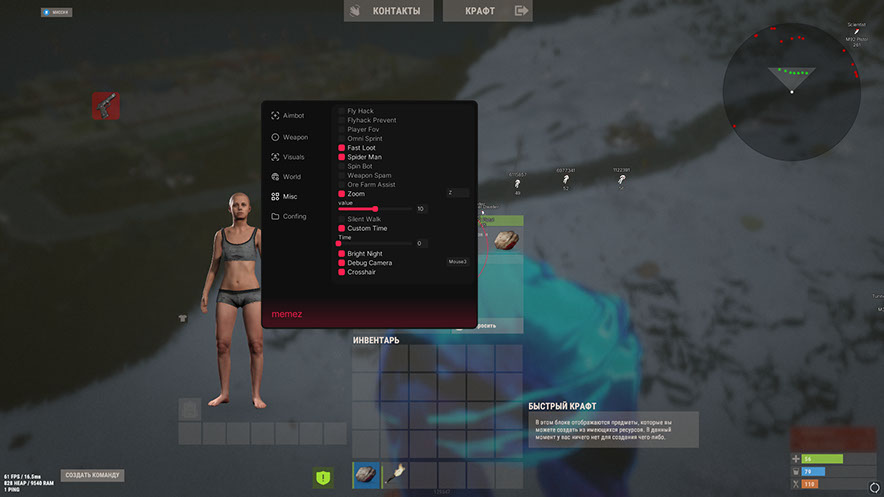Enable the Fly Hack checkbox
The image size is (884, 497).
point(341,111)
